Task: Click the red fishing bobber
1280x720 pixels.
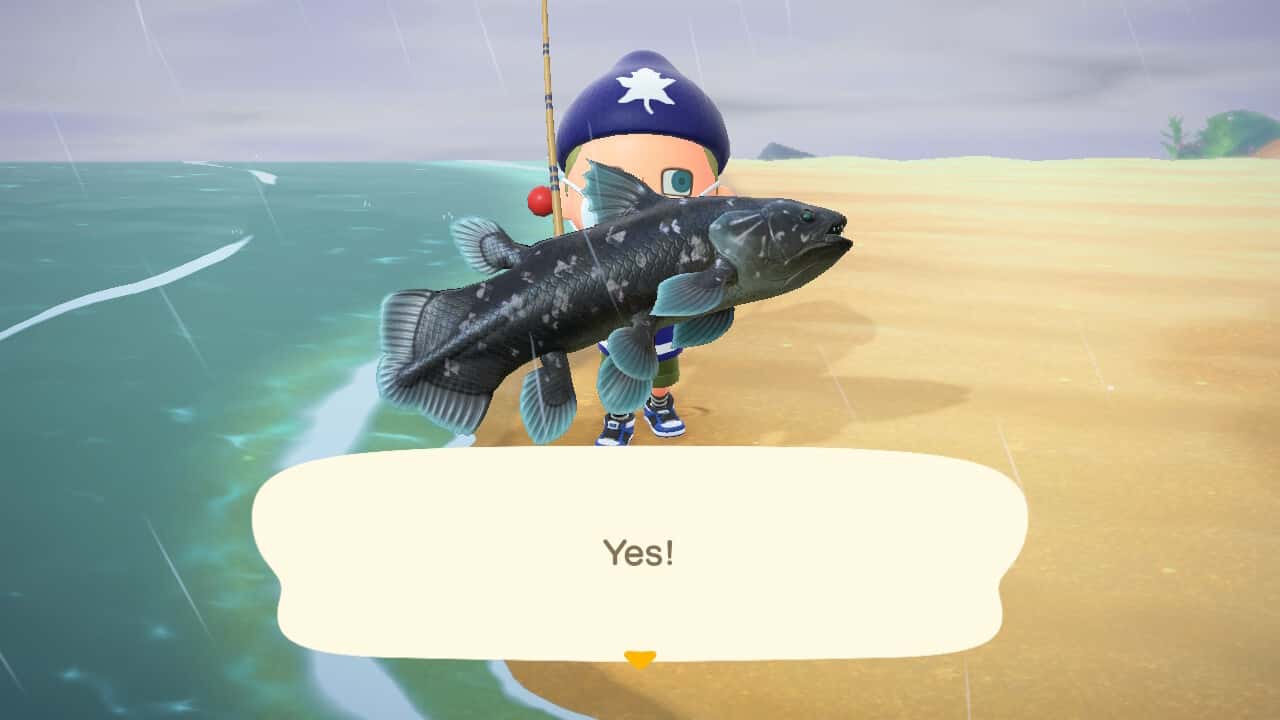Action: (x=541, y=202)
